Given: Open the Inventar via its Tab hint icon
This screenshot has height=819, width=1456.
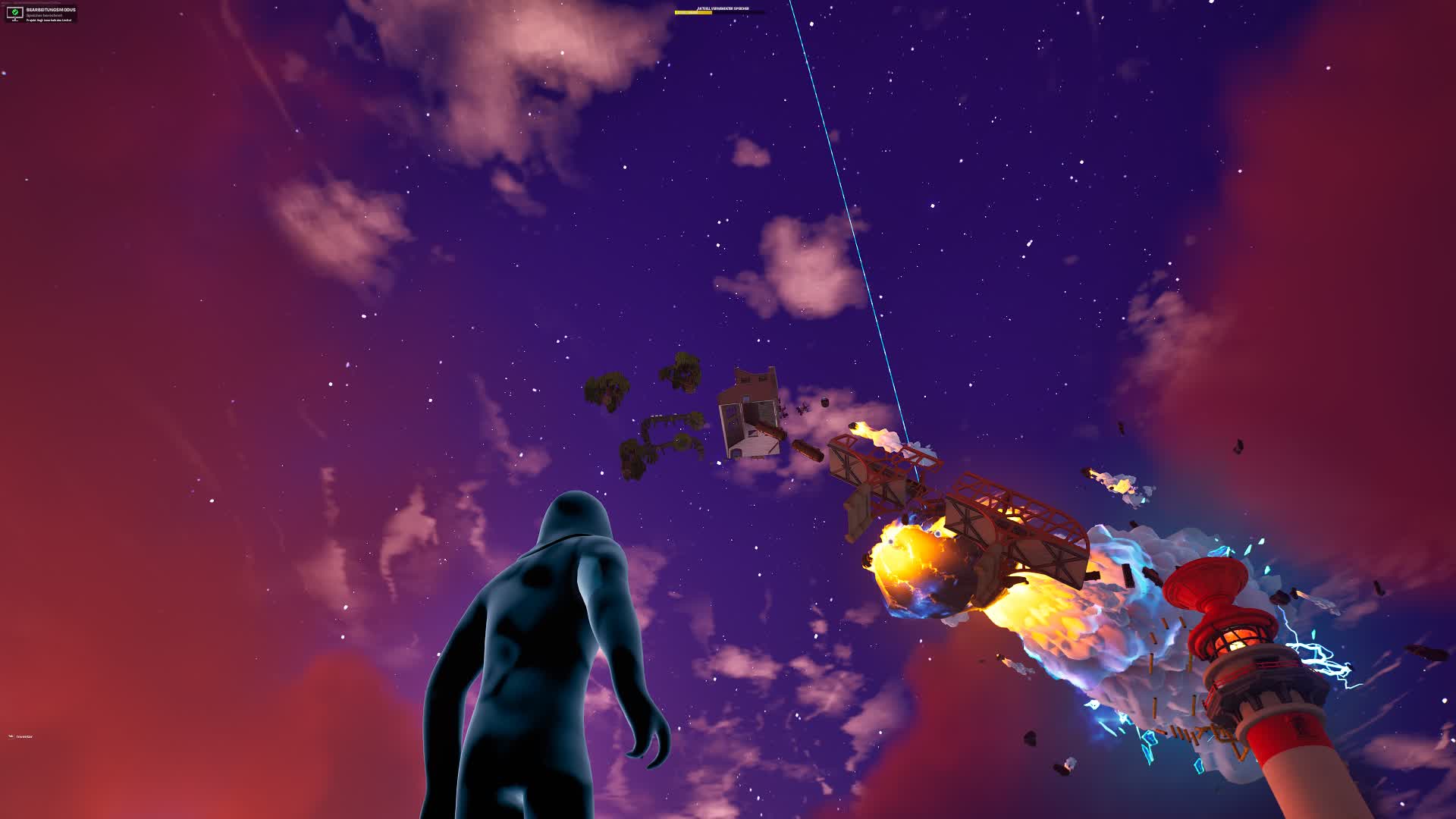Looking at the screenshot, I should (x=11, y=736).
